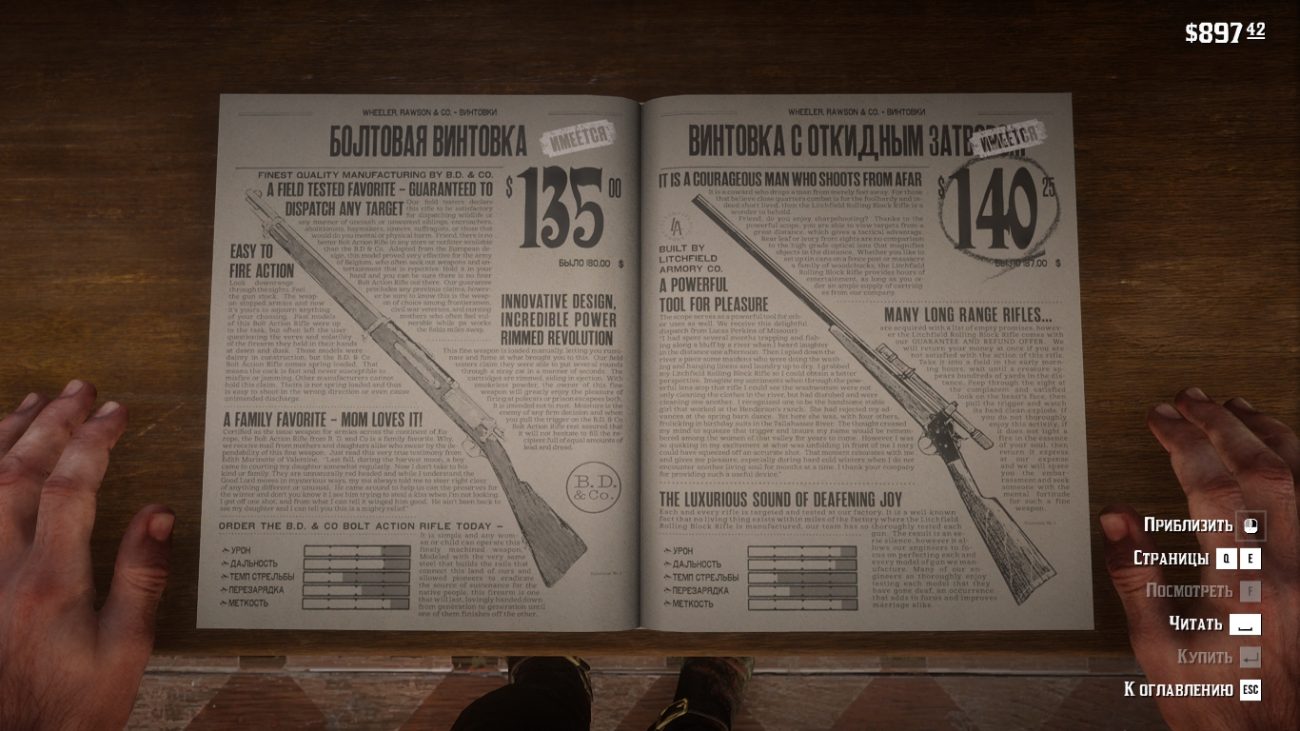Click the Страницы page option
Image resolution: width=1300 pixels, height=731 pixels.
(1196, 558)
